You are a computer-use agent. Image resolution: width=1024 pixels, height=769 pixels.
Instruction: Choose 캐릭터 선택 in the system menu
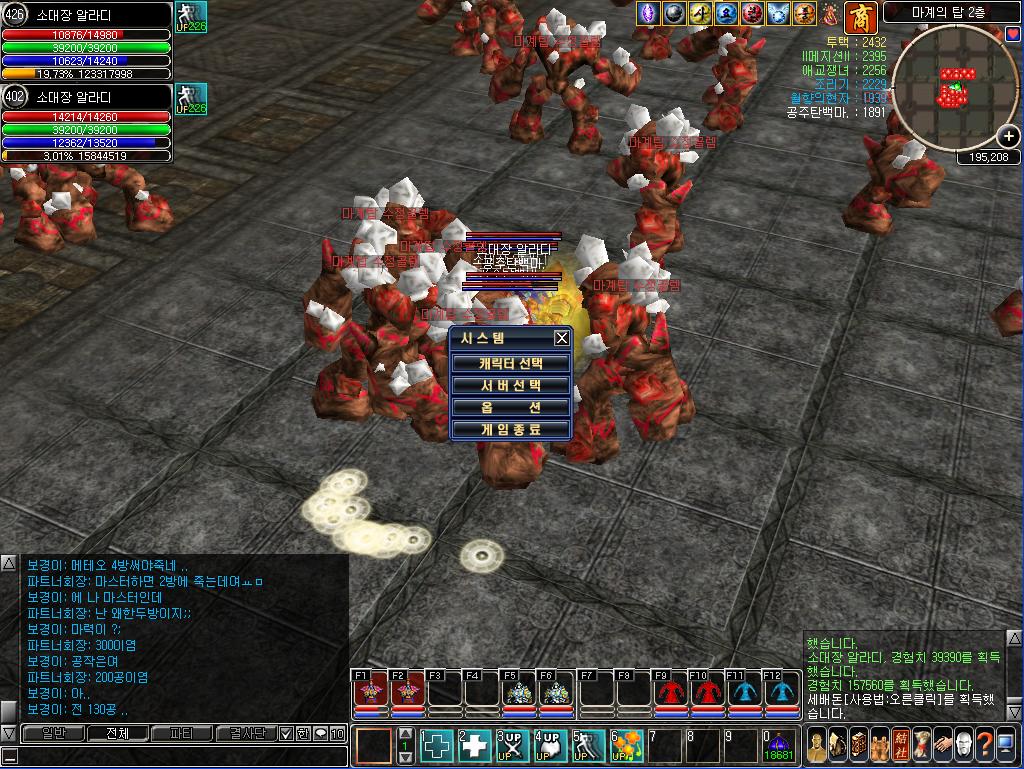(x=511, y=363)
